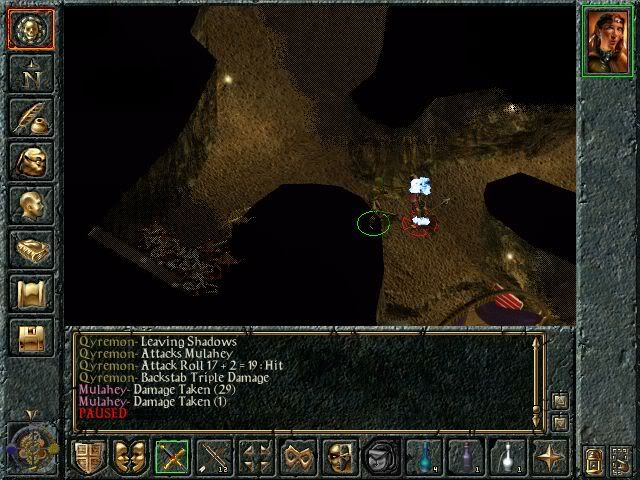The width and height of the screenshot is (640, 480).
Task: Use the blue potion with count 4
Action: [427, 456]
